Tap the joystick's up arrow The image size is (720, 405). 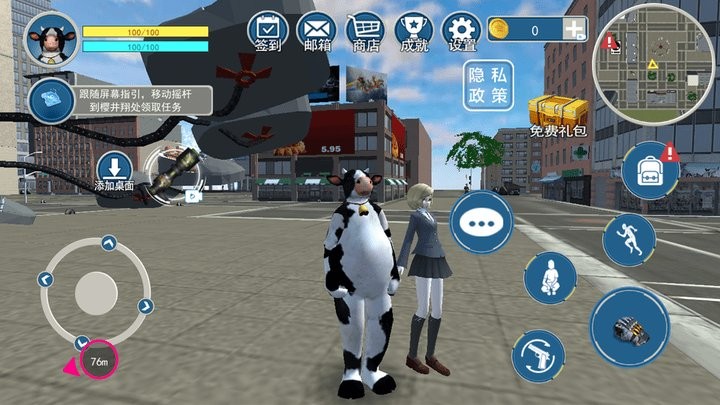[x=108, y=243]
